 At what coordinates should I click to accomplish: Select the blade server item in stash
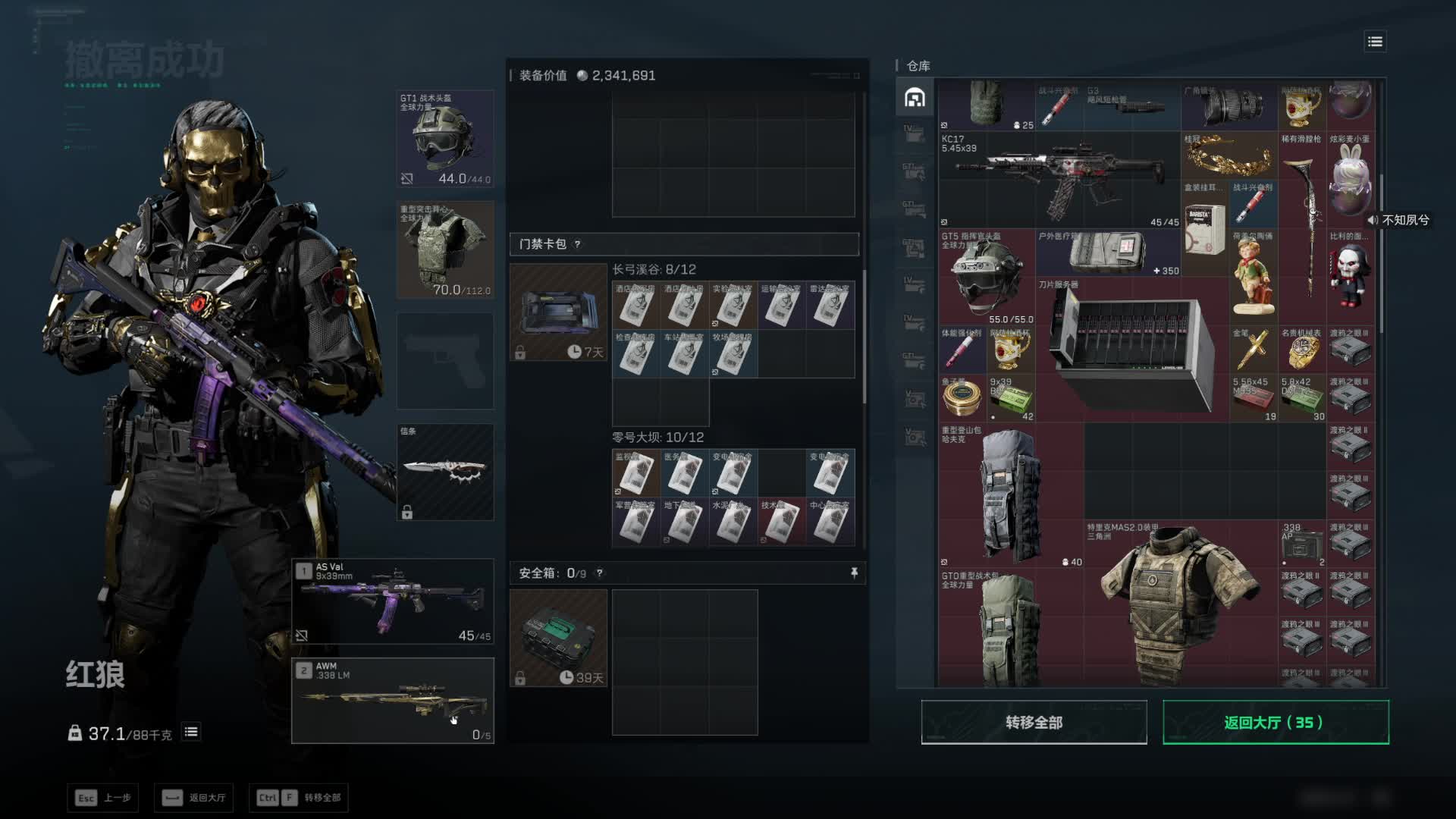coord(1131,349)
